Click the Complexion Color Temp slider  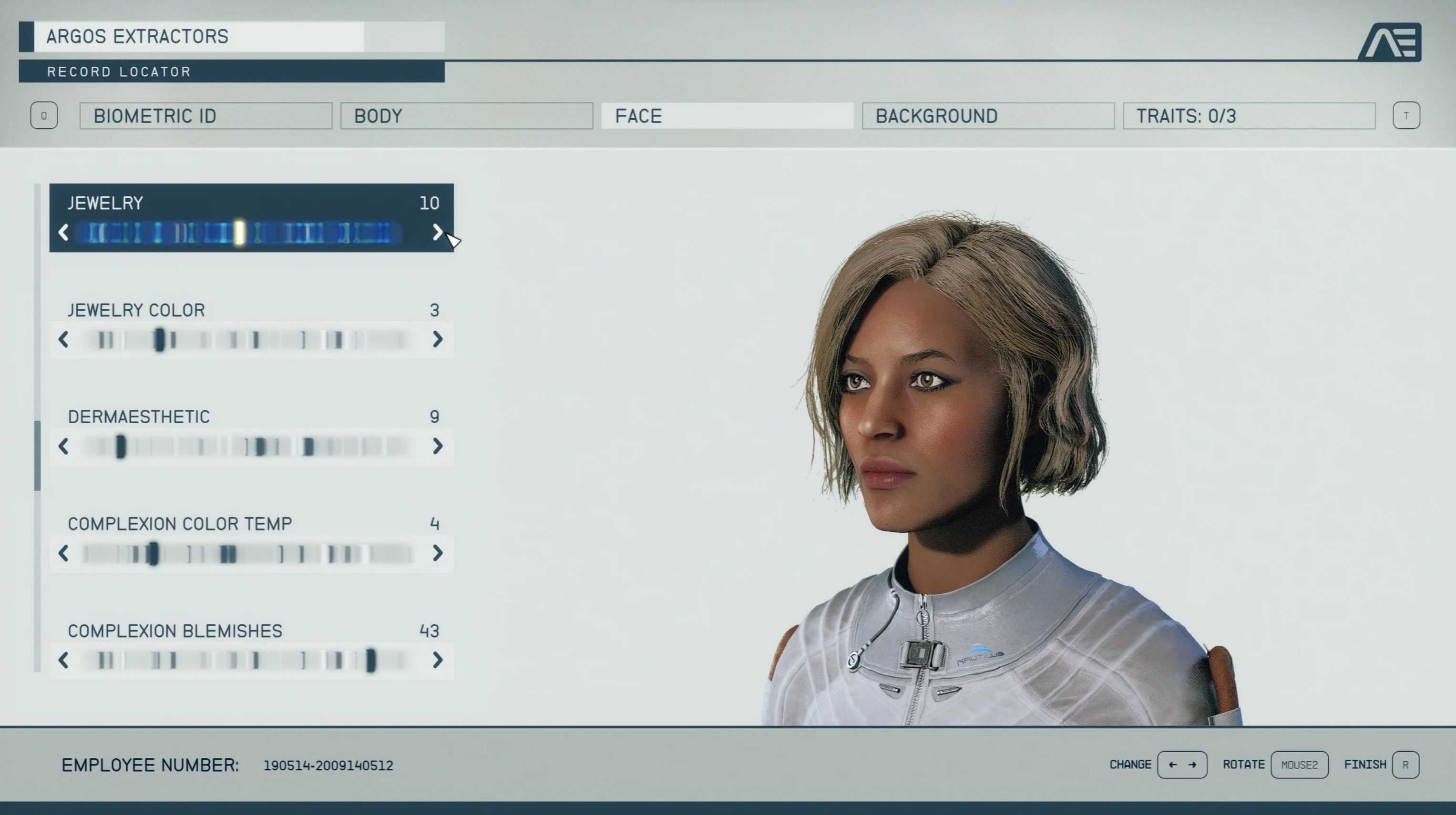(x=249, y=553)
